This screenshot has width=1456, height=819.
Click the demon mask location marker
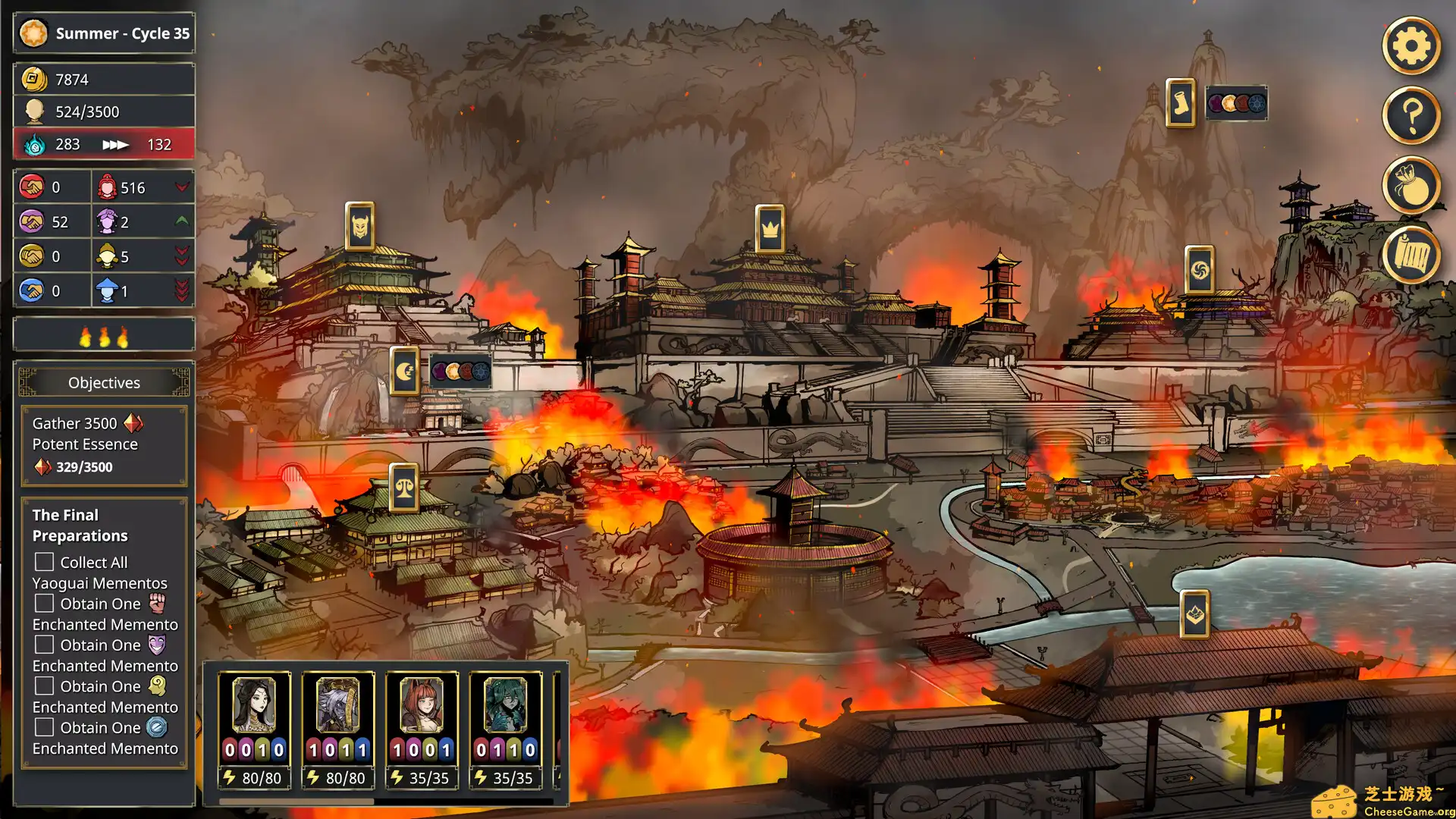359,226
